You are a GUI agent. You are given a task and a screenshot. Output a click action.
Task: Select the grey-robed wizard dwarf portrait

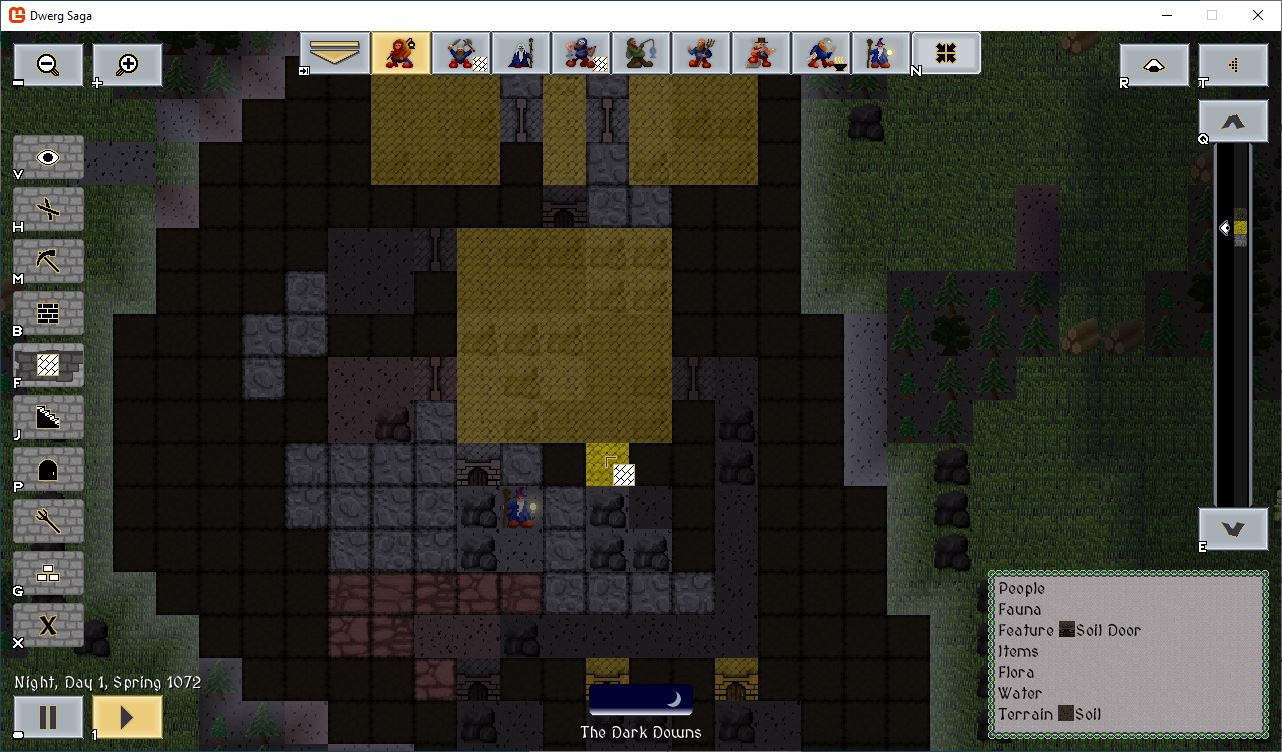click(x=521, y=53)
